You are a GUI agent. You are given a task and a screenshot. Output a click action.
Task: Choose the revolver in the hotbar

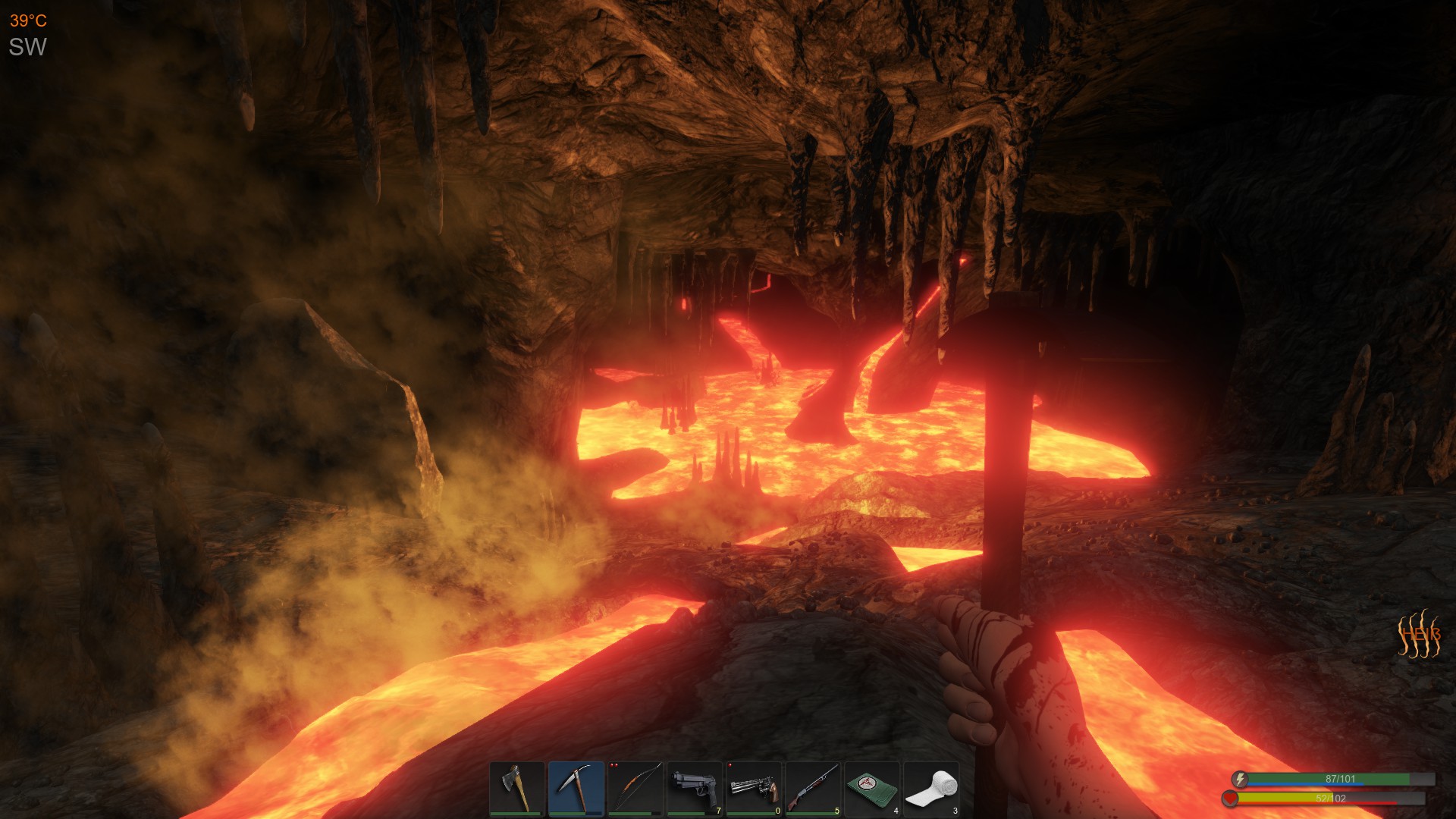753,789
